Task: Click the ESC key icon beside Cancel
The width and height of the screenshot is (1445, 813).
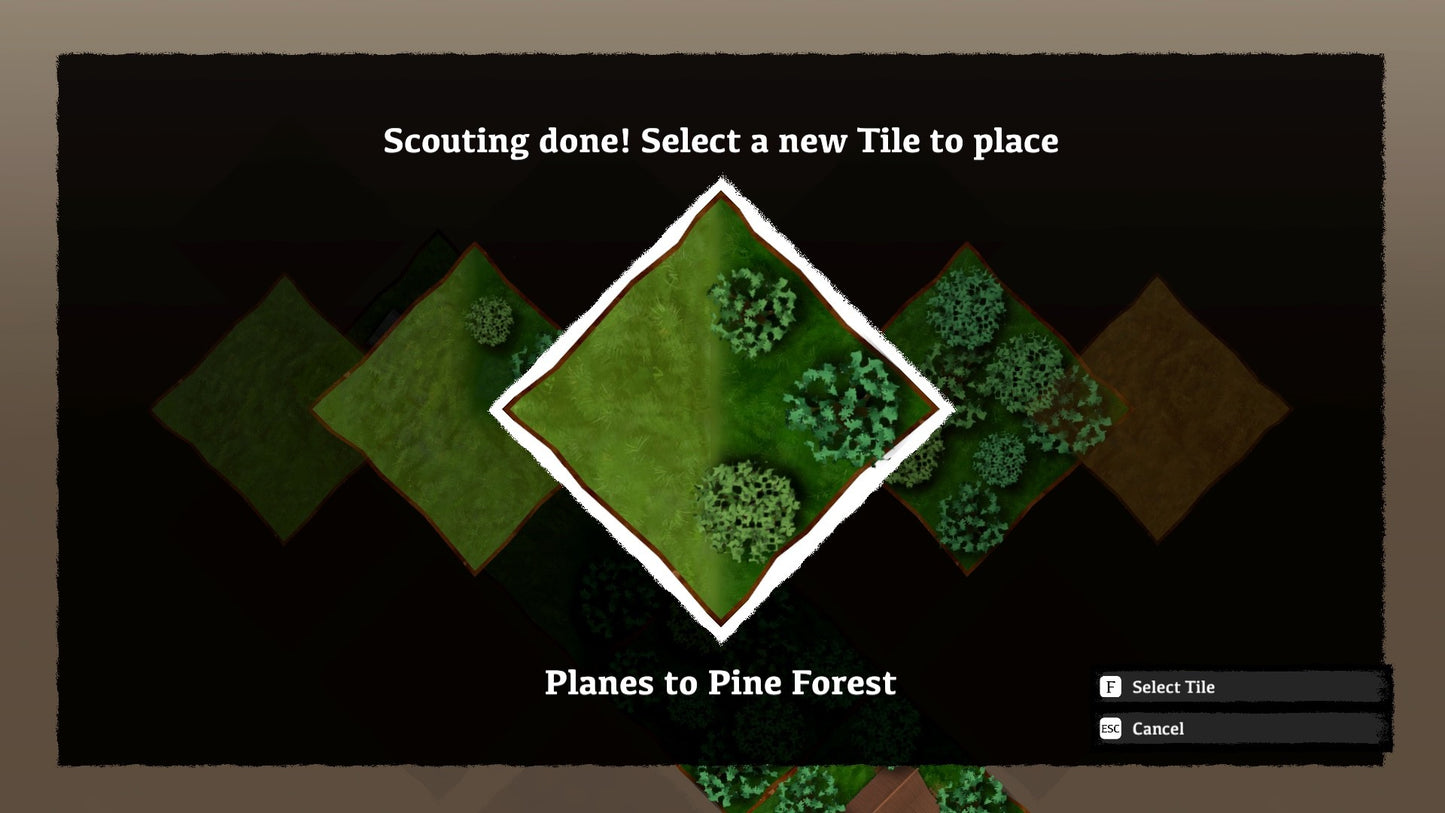Action: pyautogui.click(x=1110, y=729)
